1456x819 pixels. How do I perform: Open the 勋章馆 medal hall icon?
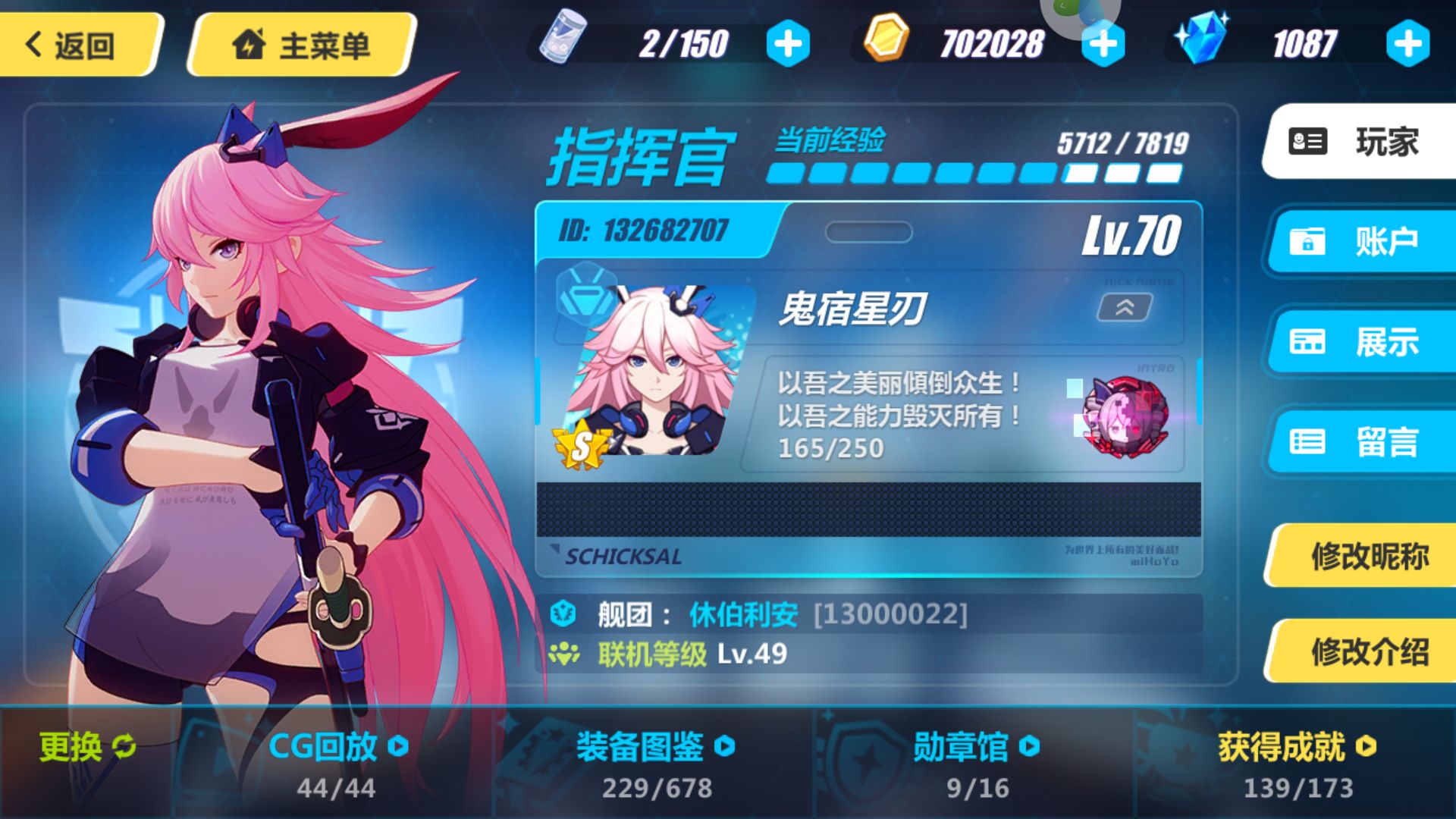click(1028, 747)
